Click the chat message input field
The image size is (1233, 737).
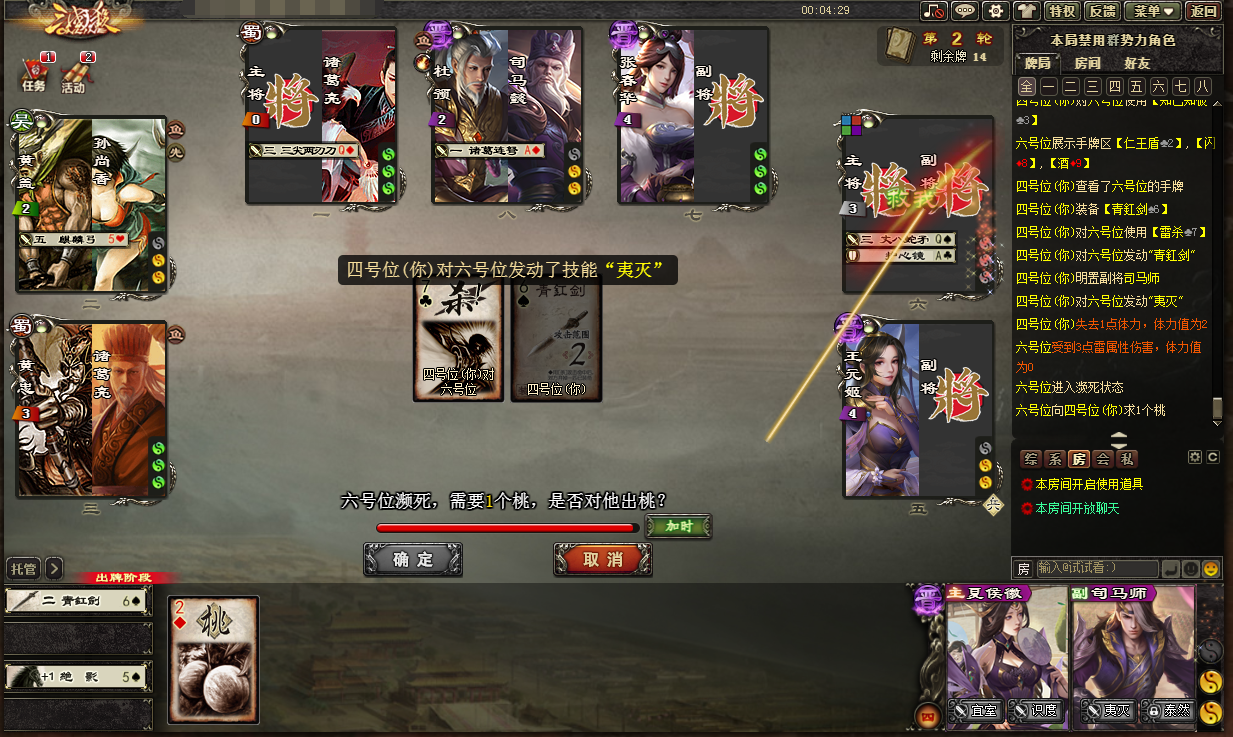pos(1097,568)
